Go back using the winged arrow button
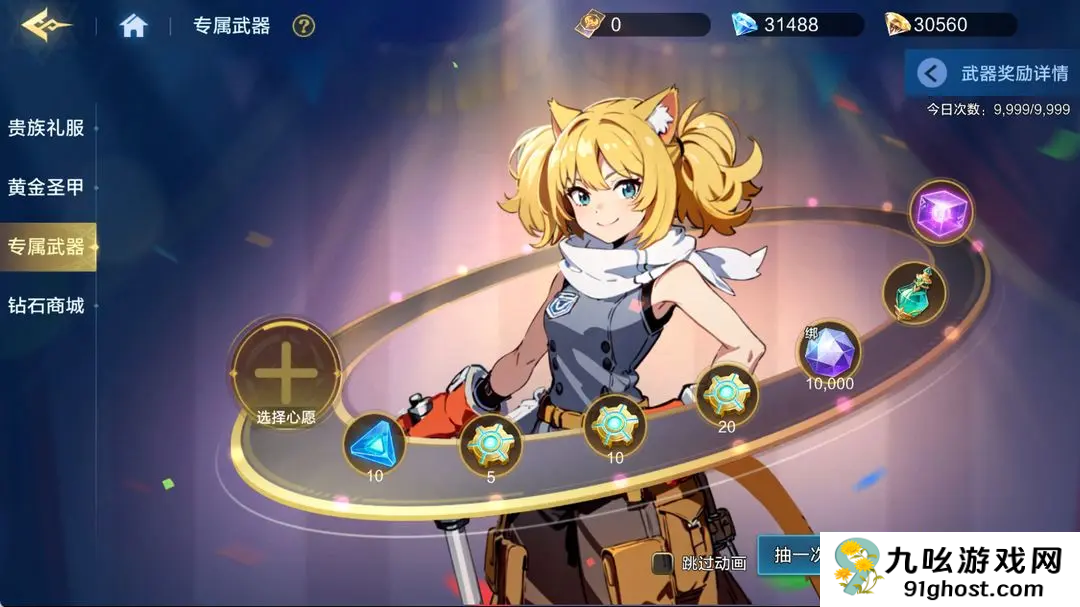Image resolution: width=1080 pixels, height=607 pixels. 45,26
